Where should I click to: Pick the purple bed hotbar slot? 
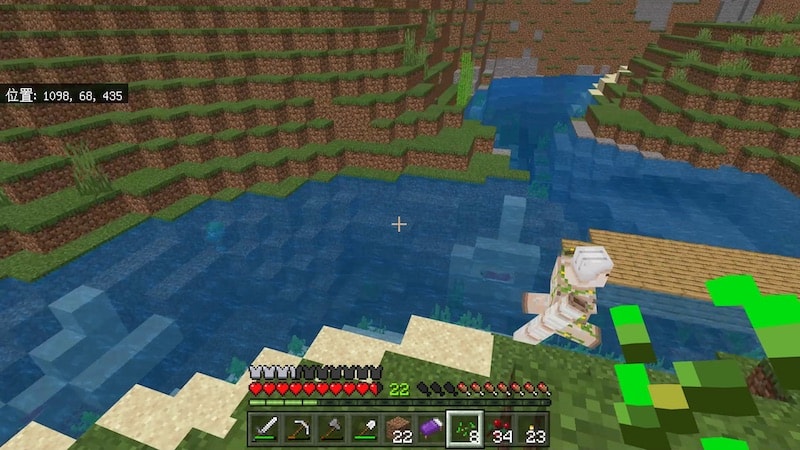tap(433, 429)
